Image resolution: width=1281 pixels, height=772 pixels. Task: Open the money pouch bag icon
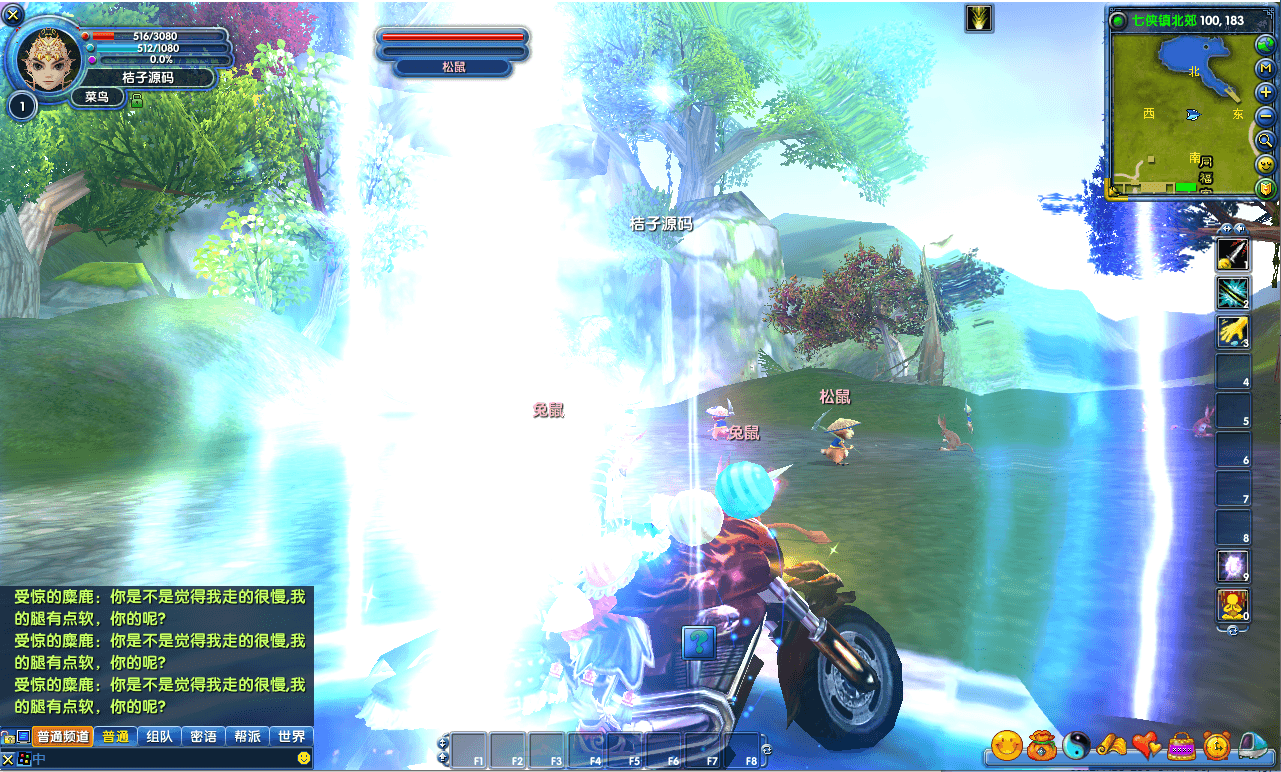1041,745
